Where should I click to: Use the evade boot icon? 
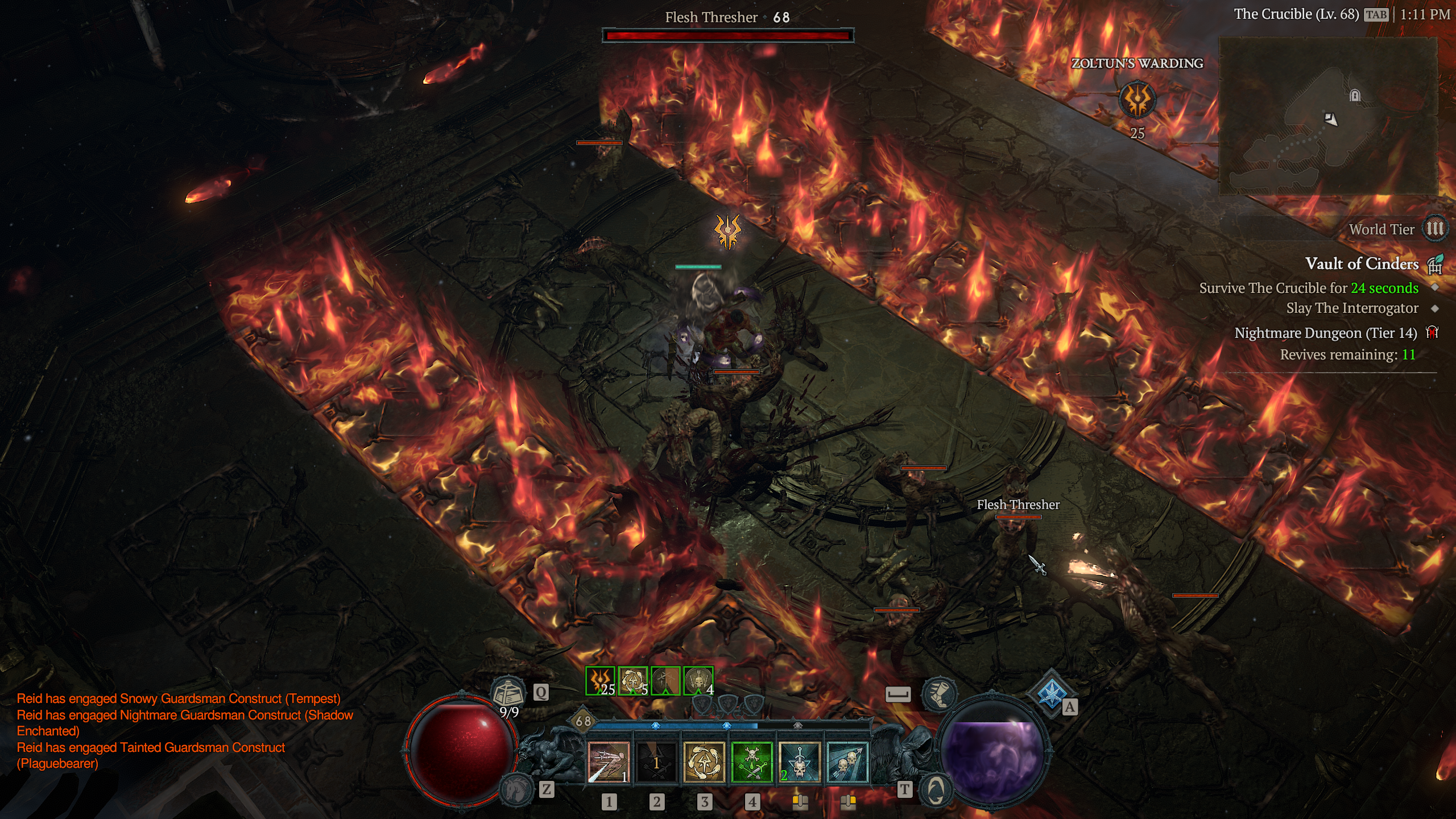(x=938, y=694)
